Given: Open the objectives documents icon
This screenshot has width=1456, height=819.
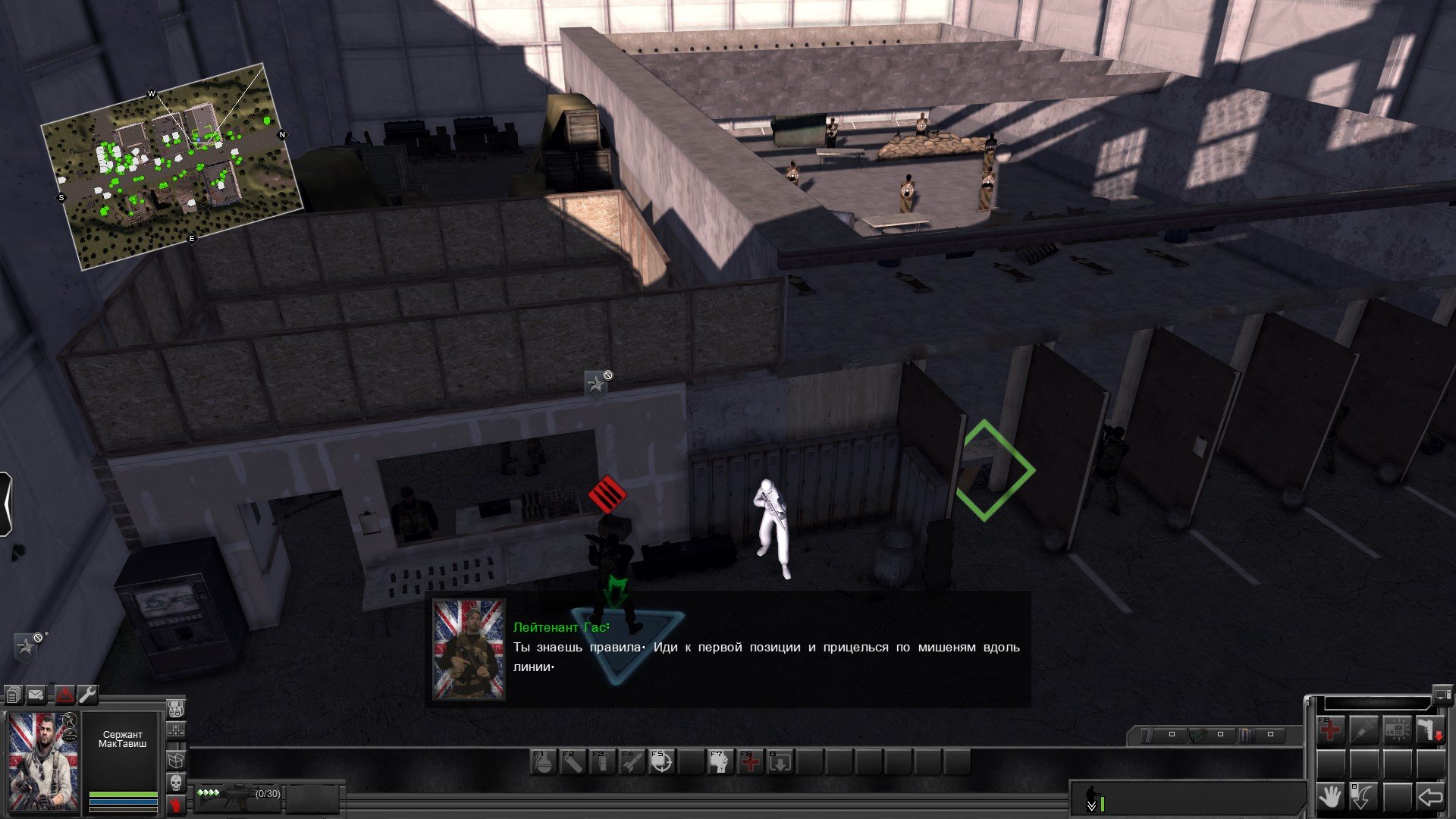Looking at the screenshot, I should coord(14,695).
